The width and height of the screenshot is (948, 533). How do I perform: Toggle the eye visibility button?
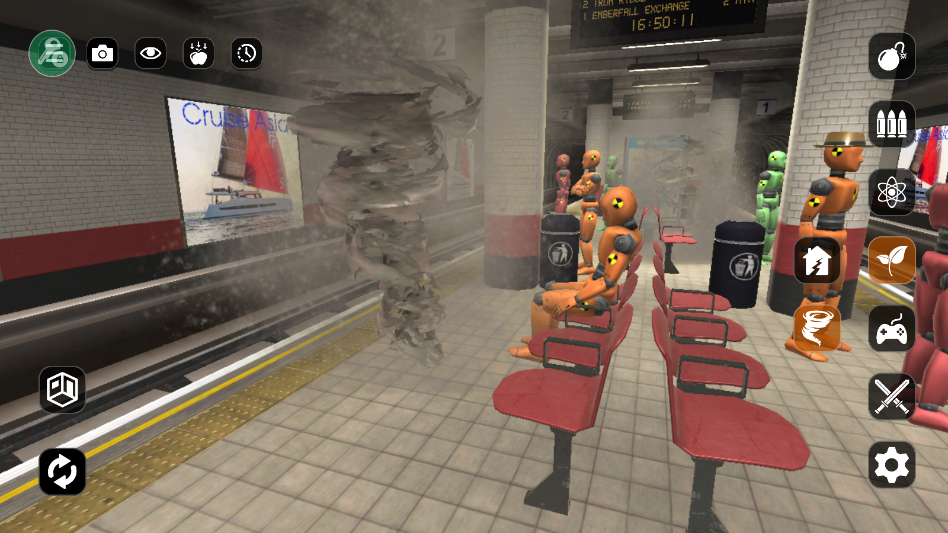[150, 54]
